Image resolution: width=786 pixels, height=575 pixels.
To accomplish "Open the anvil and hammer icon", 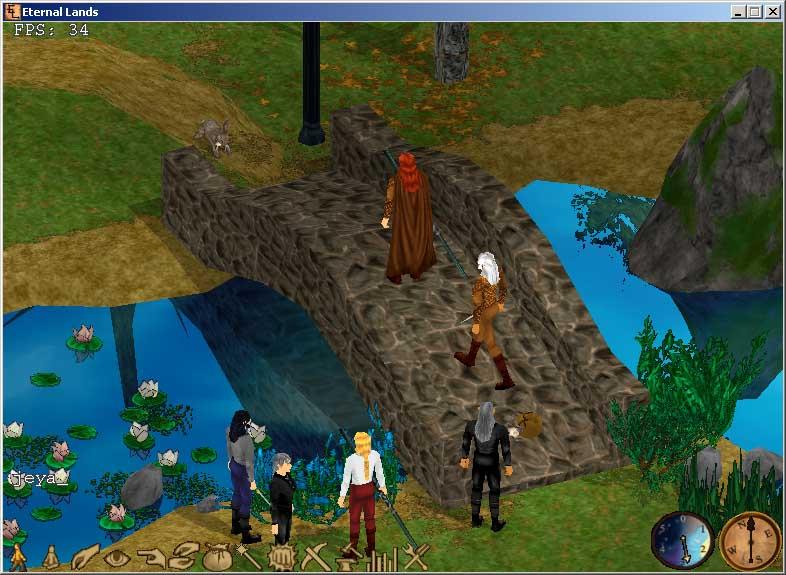I will [x=348, y=557].
